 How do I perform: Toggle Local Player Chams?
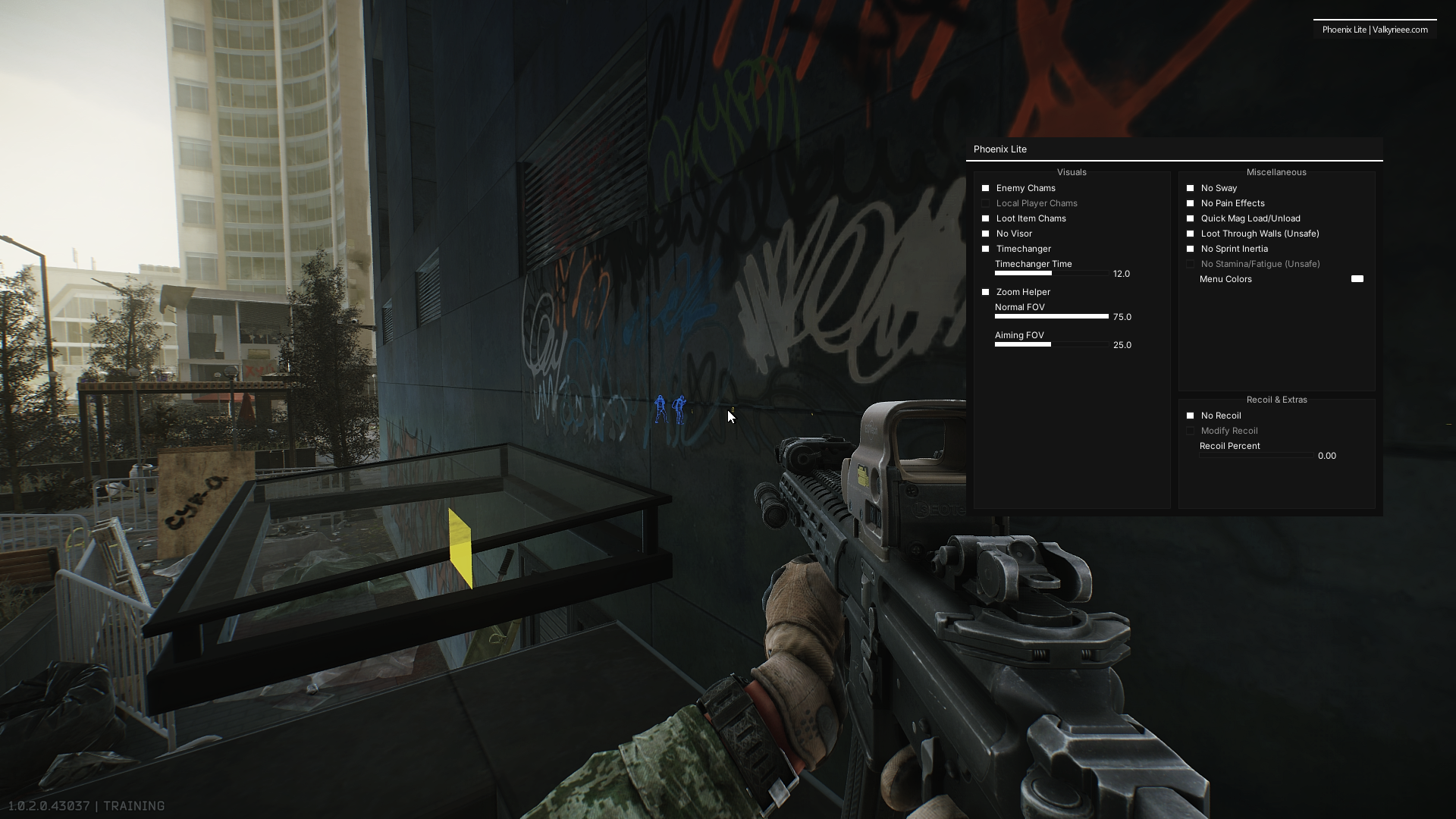pos(986,203)
